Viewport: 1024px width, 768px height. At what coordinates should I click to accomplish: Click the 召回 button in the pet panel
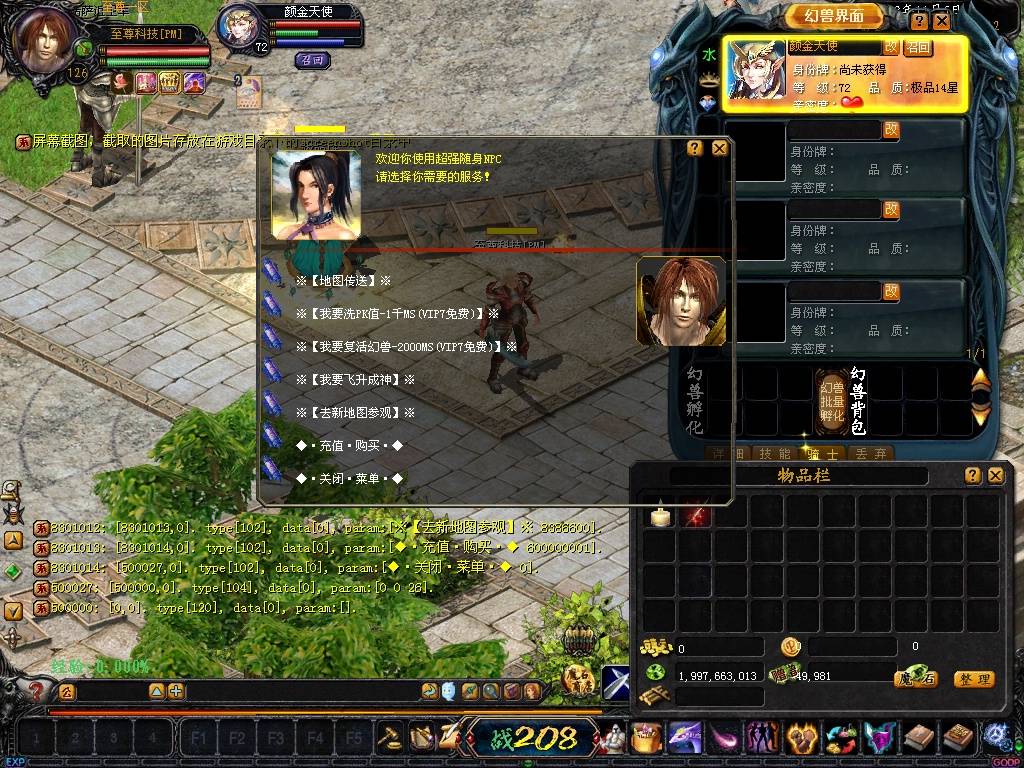[x=918, y=47]
